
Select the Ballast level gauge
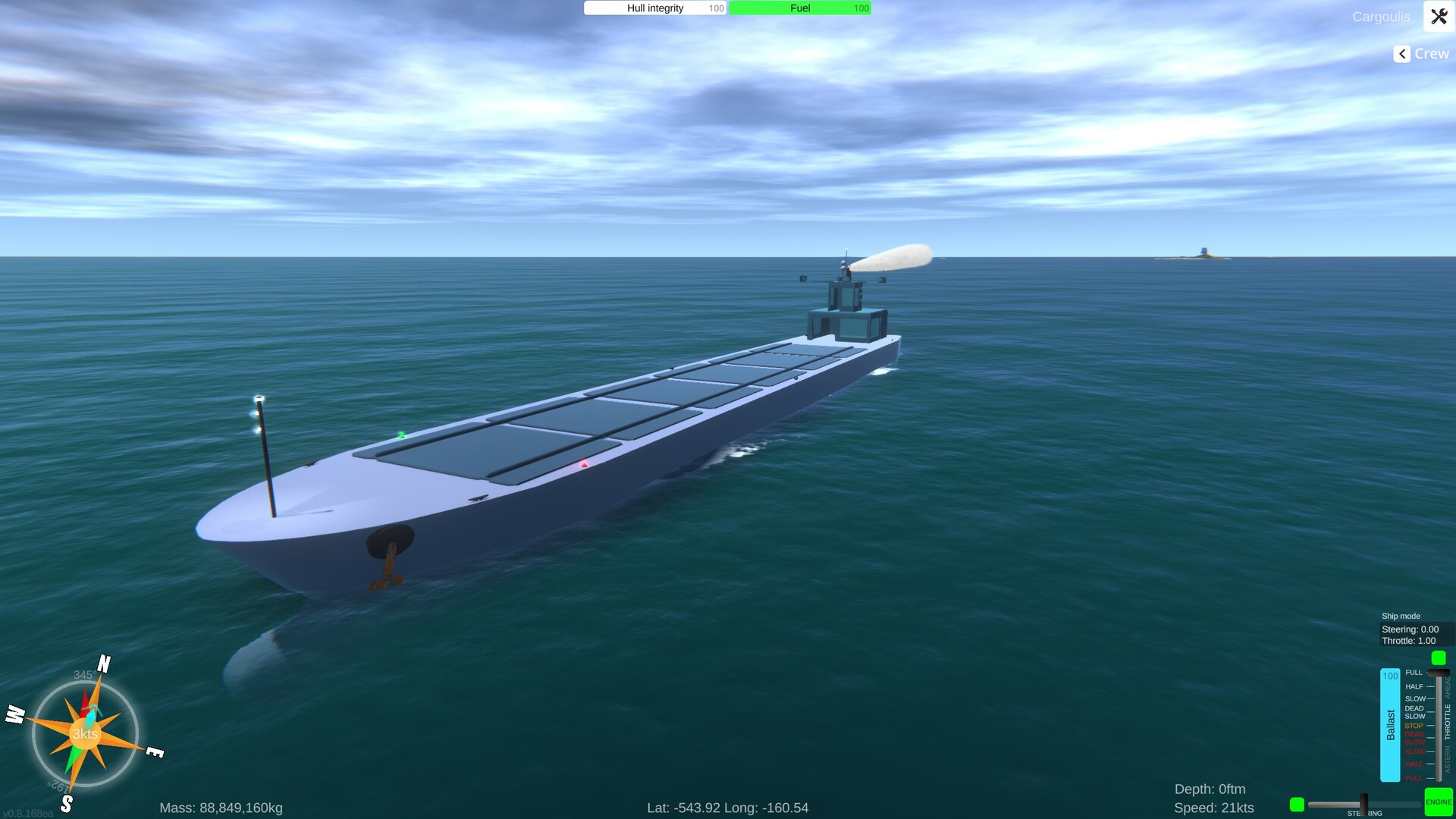click(1390, 725)
